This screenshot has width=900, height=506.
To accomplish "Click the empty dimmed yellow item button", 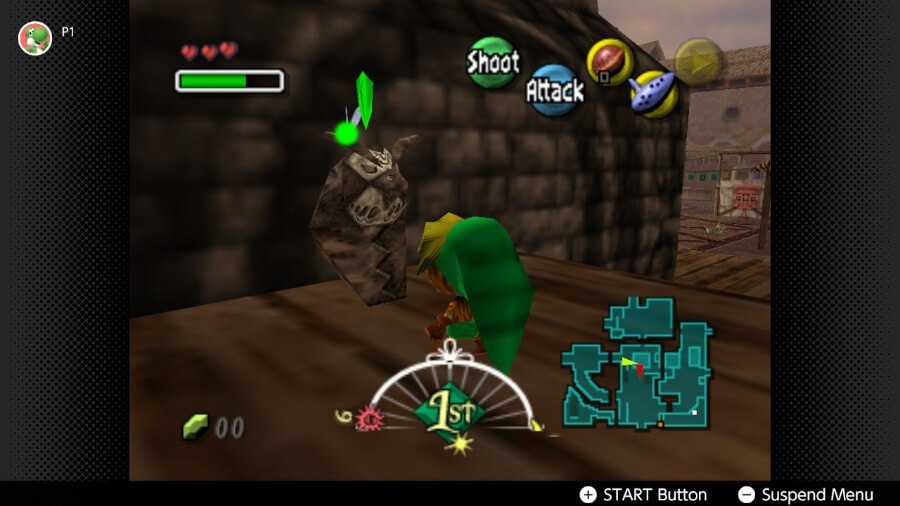I will click(699, 62).
